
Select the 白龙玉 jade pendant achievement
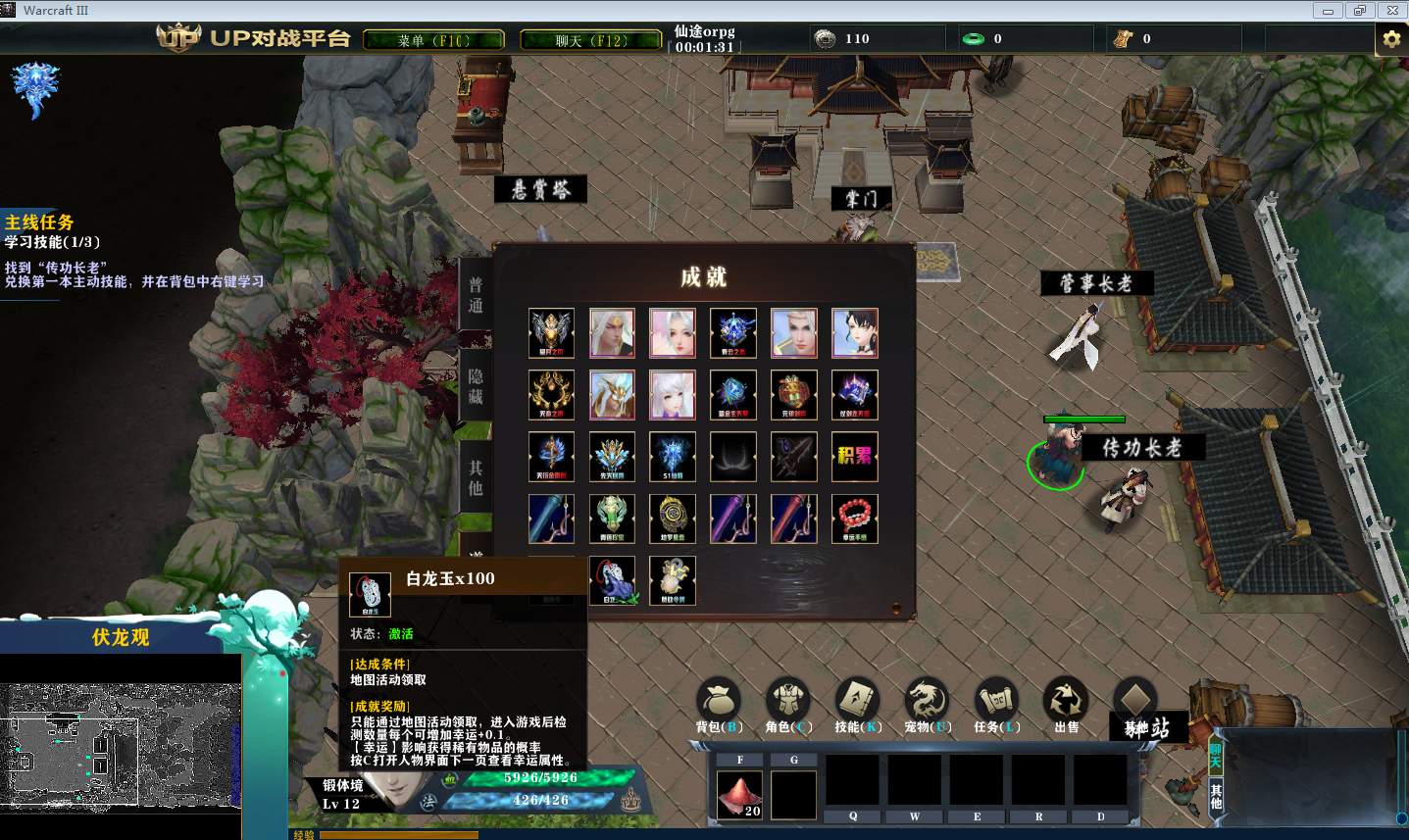(613, 580)
